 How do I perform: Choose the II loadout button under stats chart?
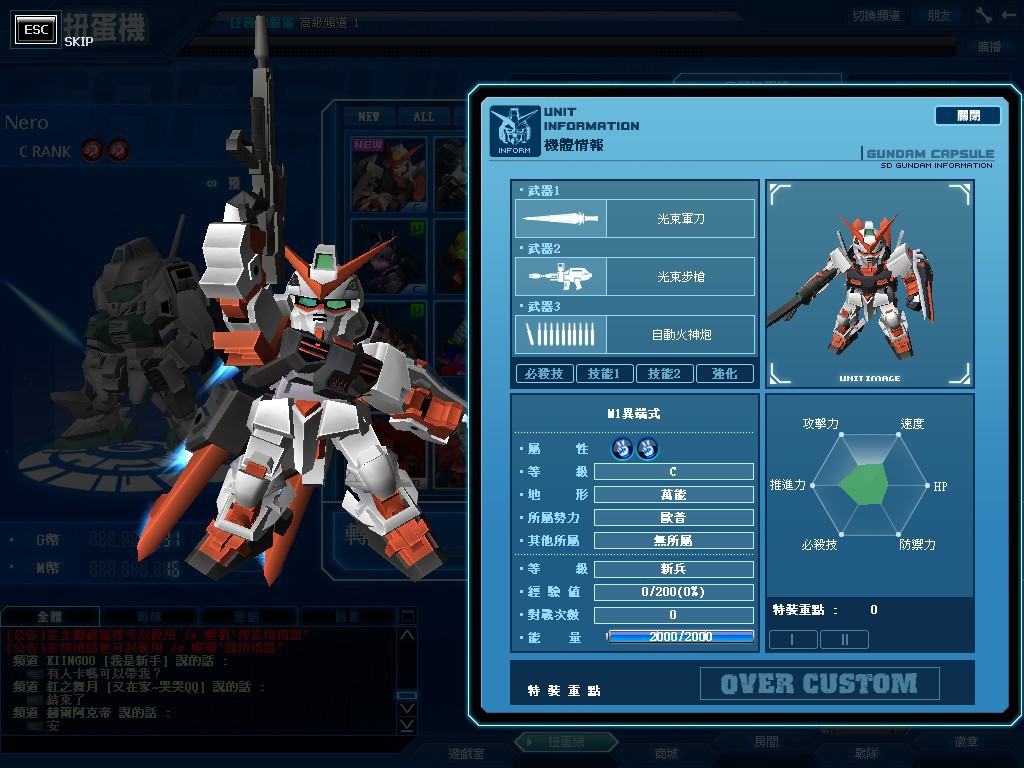[x=843, y=639]
